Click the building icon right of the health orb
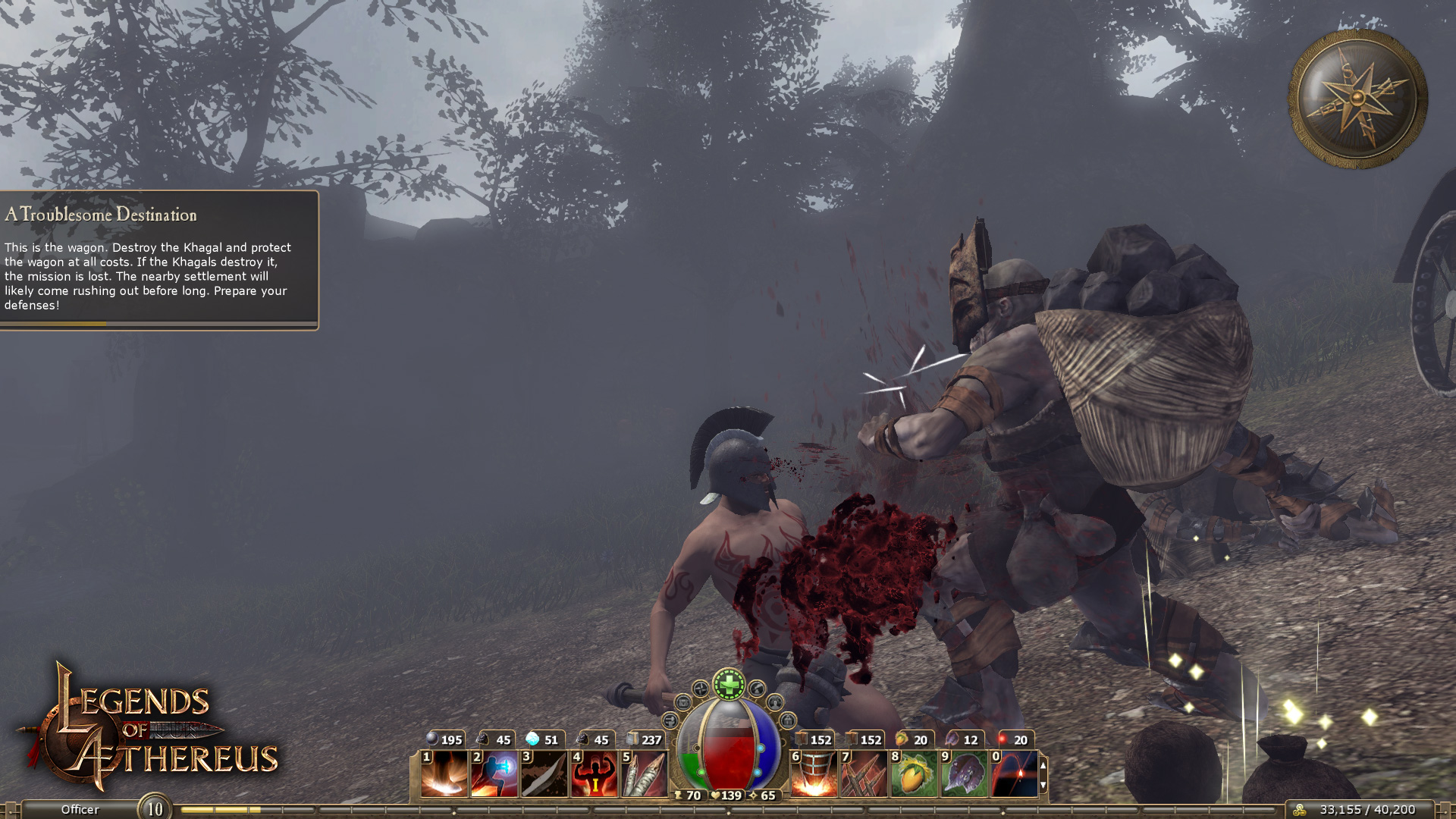This screenshot has height=819, width=1456. click(x=788, y=720)
